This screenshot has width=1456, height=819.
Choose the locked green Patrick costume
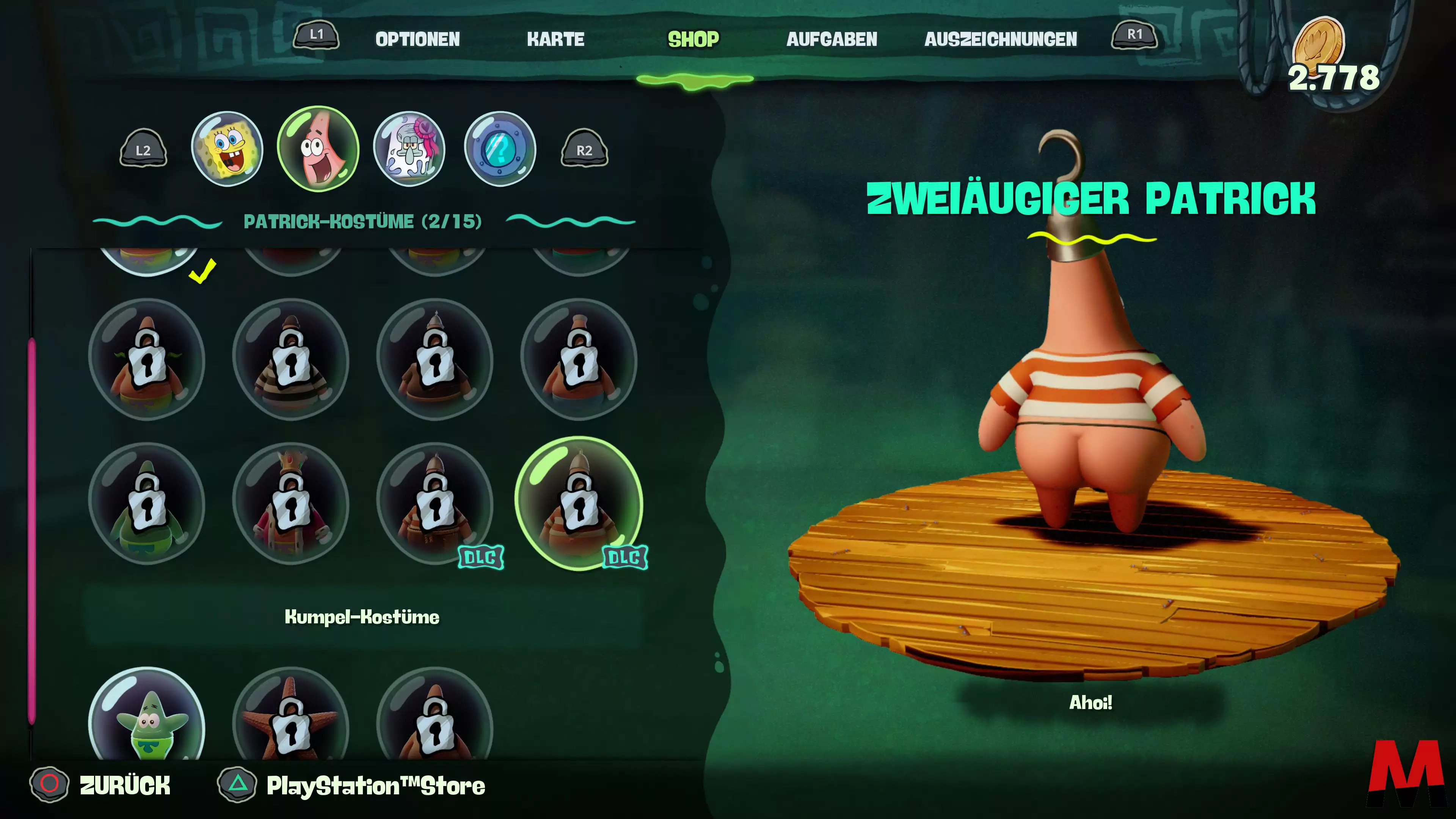coord(147,504)
